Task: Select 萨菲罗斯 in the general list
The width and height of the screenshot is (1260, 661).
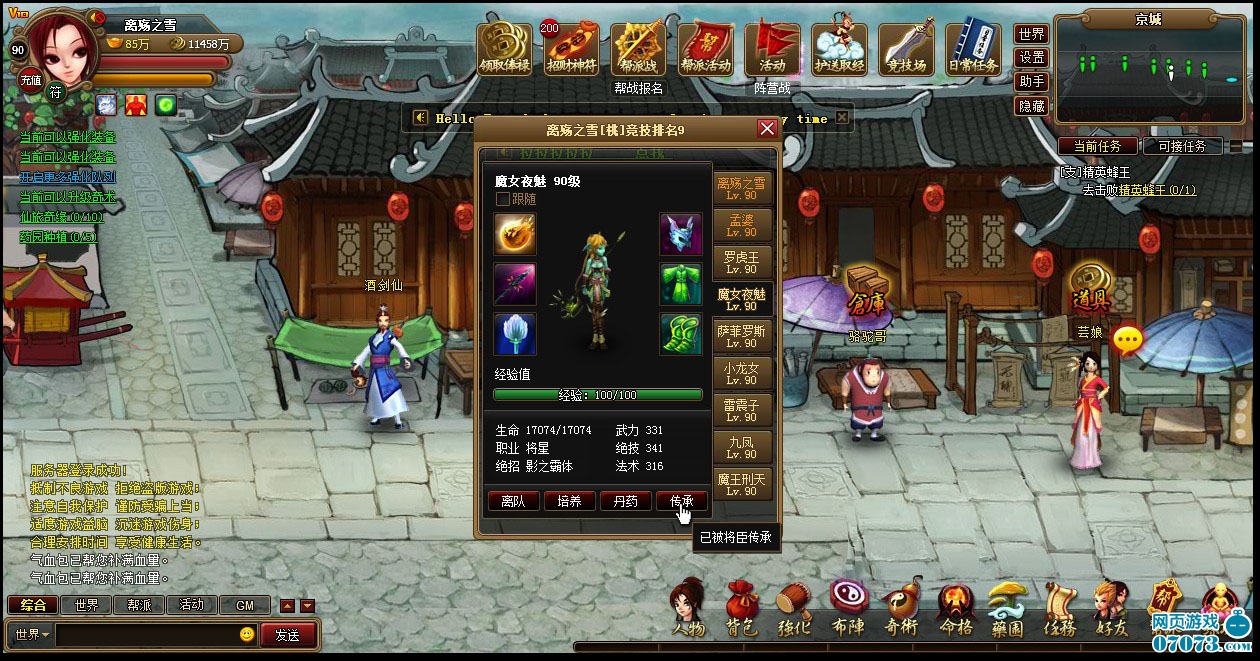Action: click(742, 335)
